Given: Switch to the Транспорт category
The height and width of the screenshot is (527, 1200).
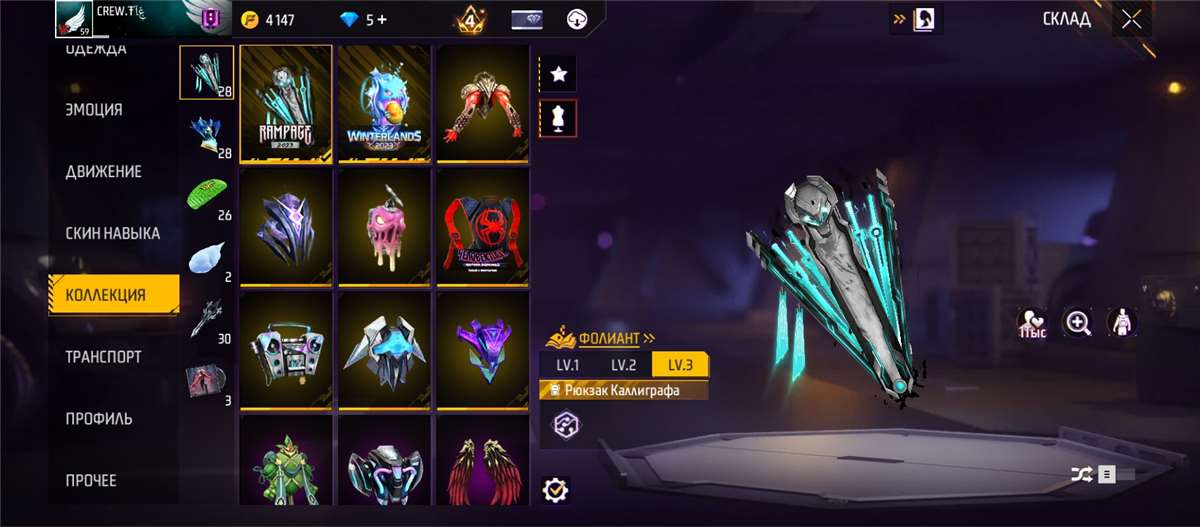Looking at the screenshot, I should point(103,357).
